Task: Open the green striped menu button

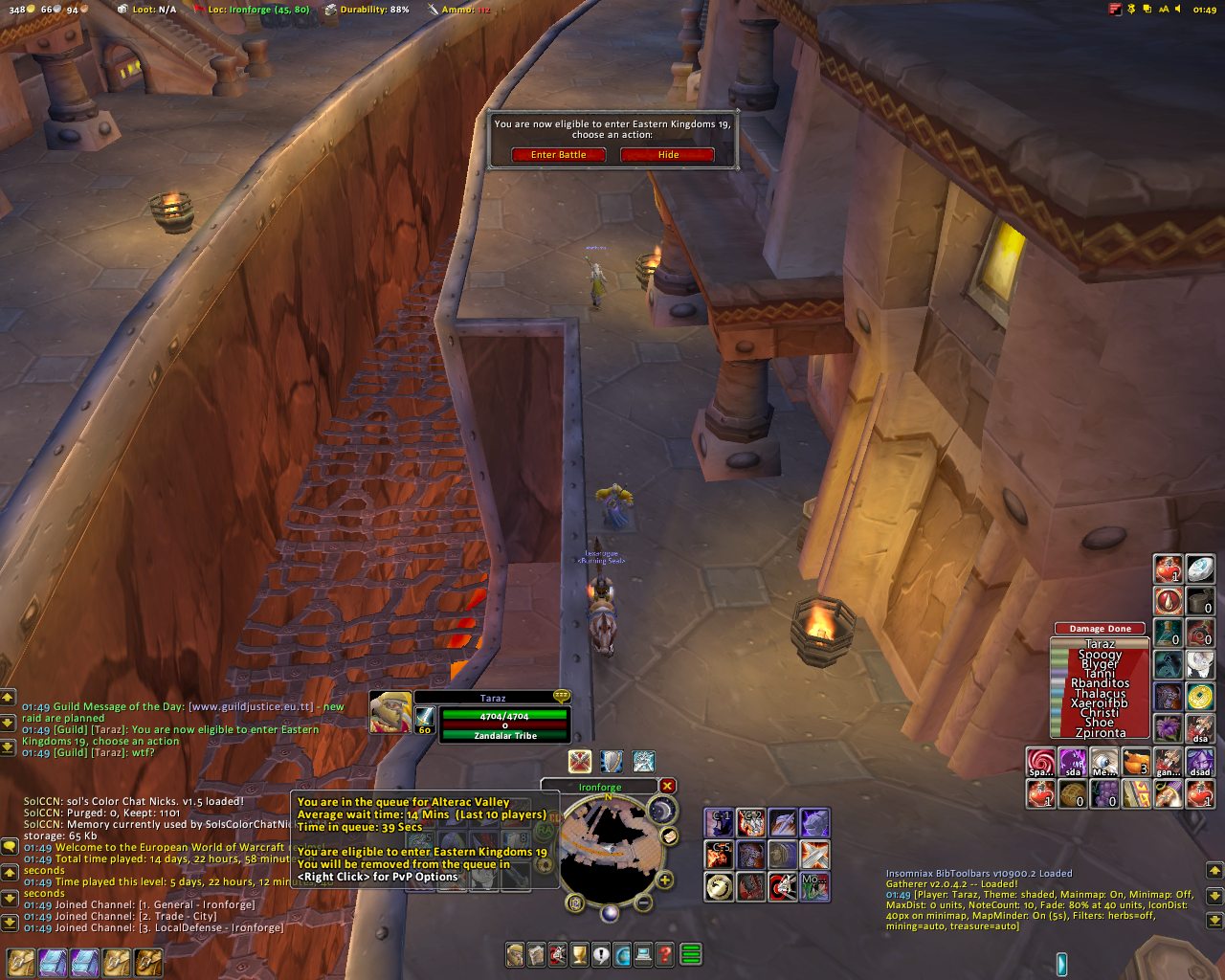Action: 690,954
